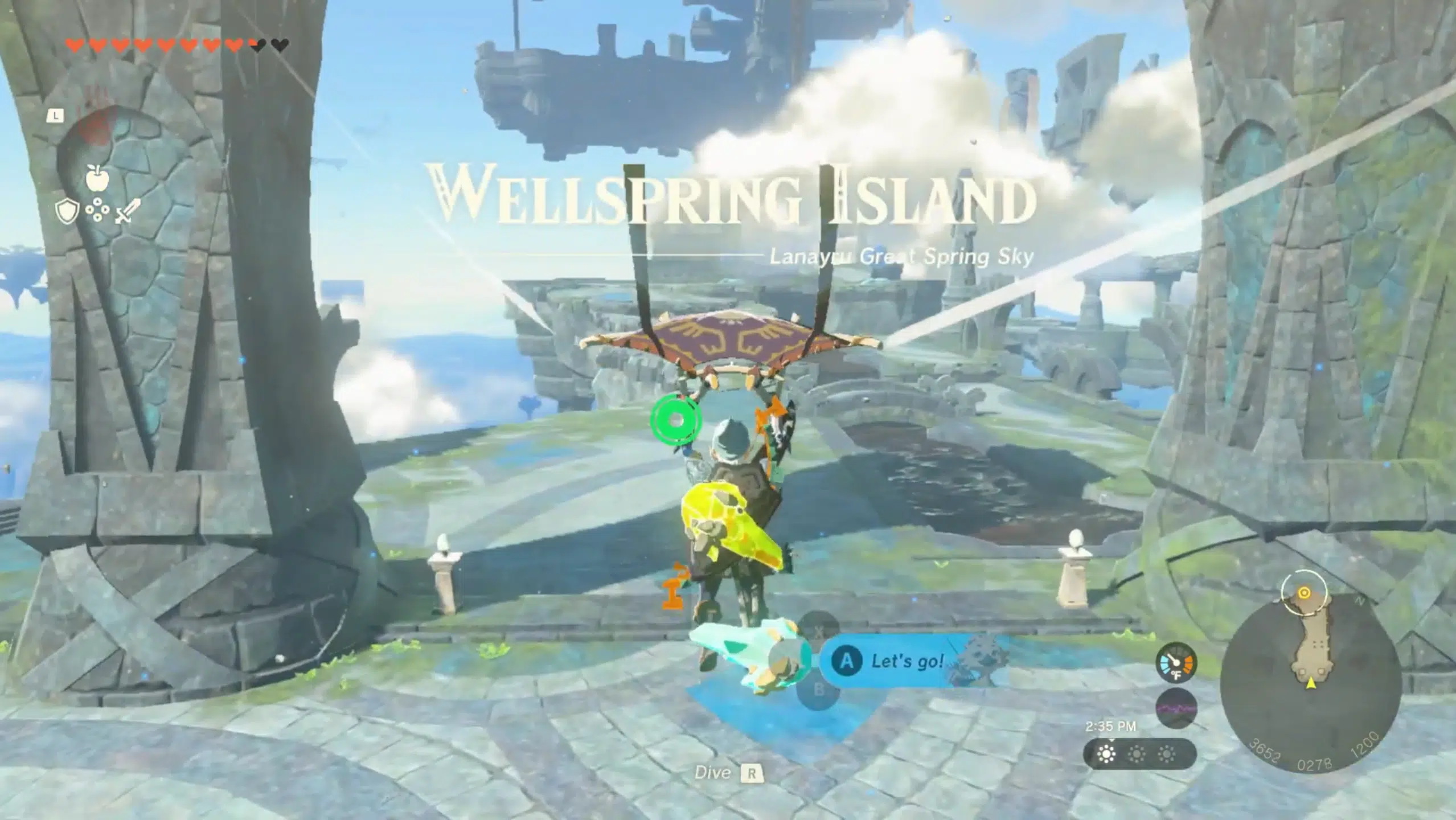Toggle the second weather forecast slot
Screen dimensions: 1456x820
point(1135,755)
